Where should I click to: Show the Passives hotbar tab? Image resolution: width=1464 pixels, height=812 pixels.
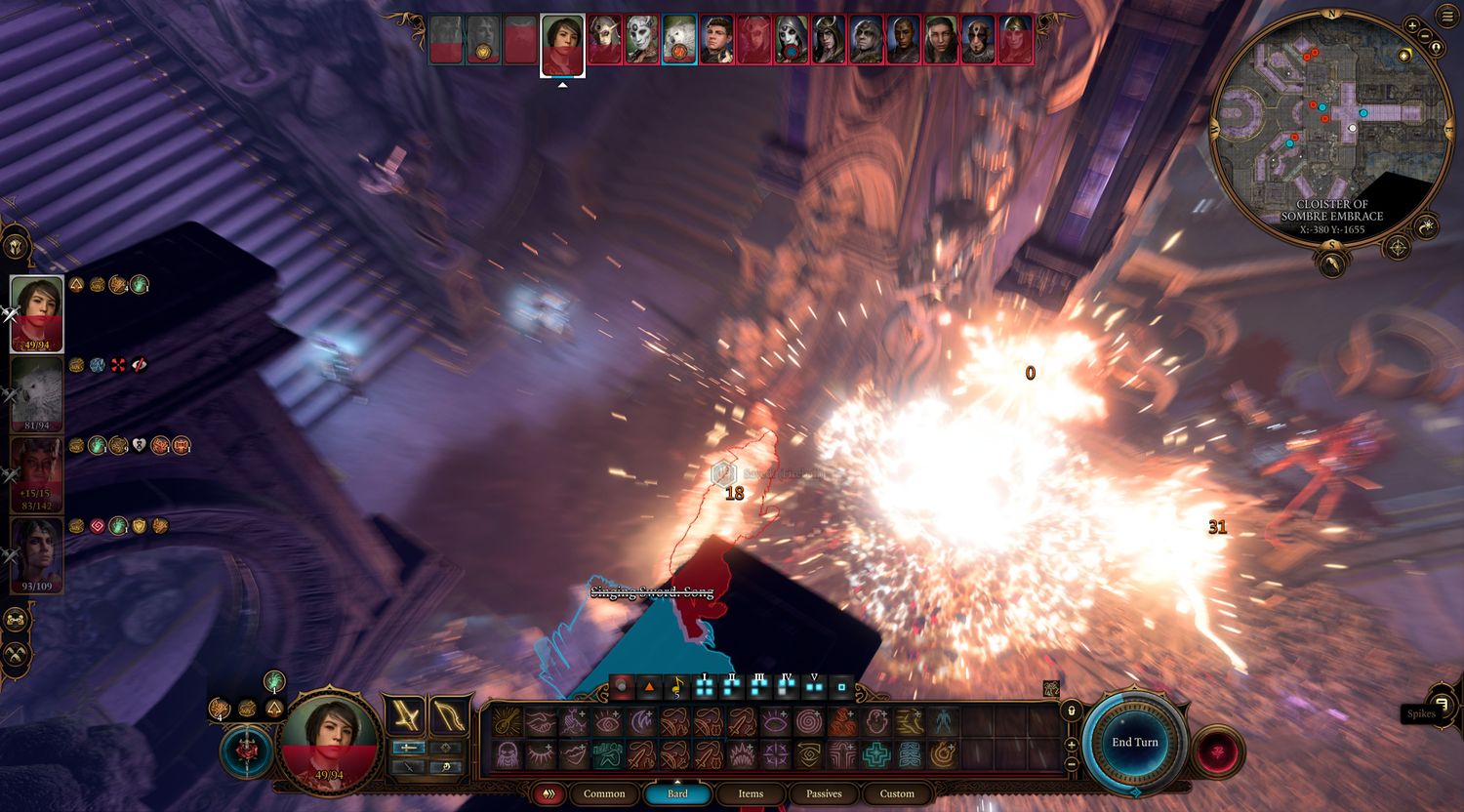824,793
